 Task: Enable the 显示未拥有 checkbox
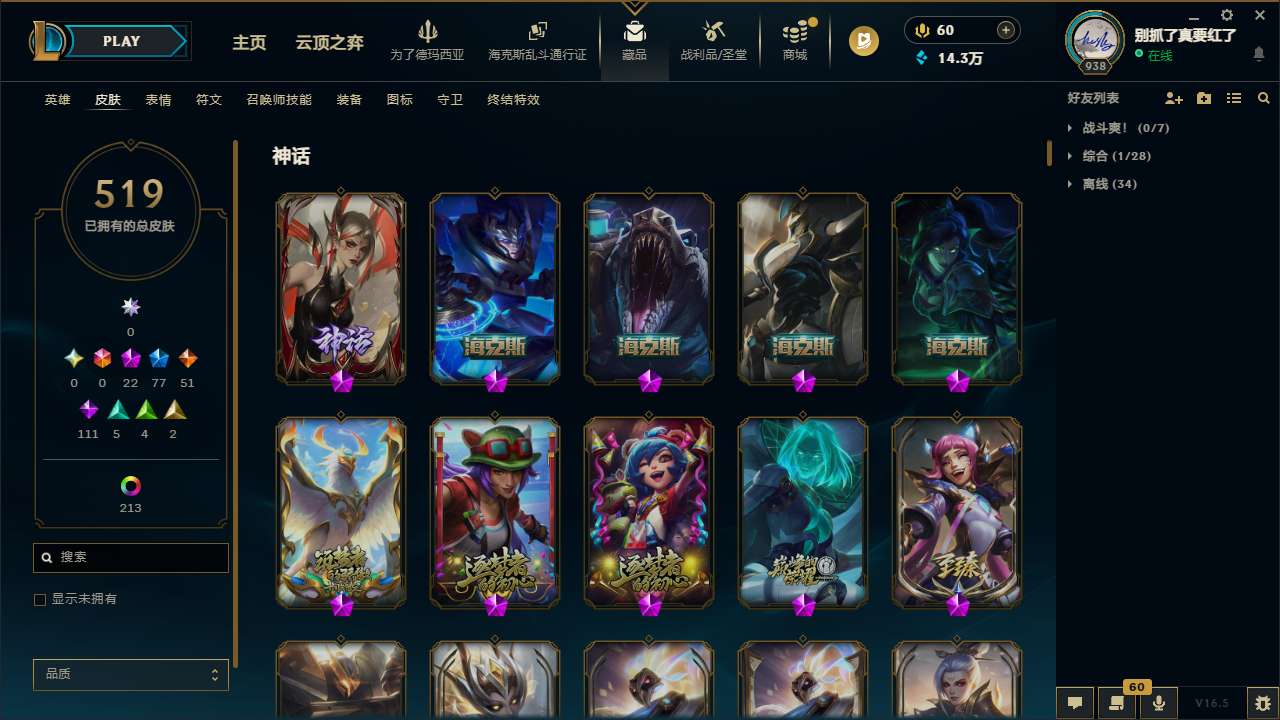(40, 599)
